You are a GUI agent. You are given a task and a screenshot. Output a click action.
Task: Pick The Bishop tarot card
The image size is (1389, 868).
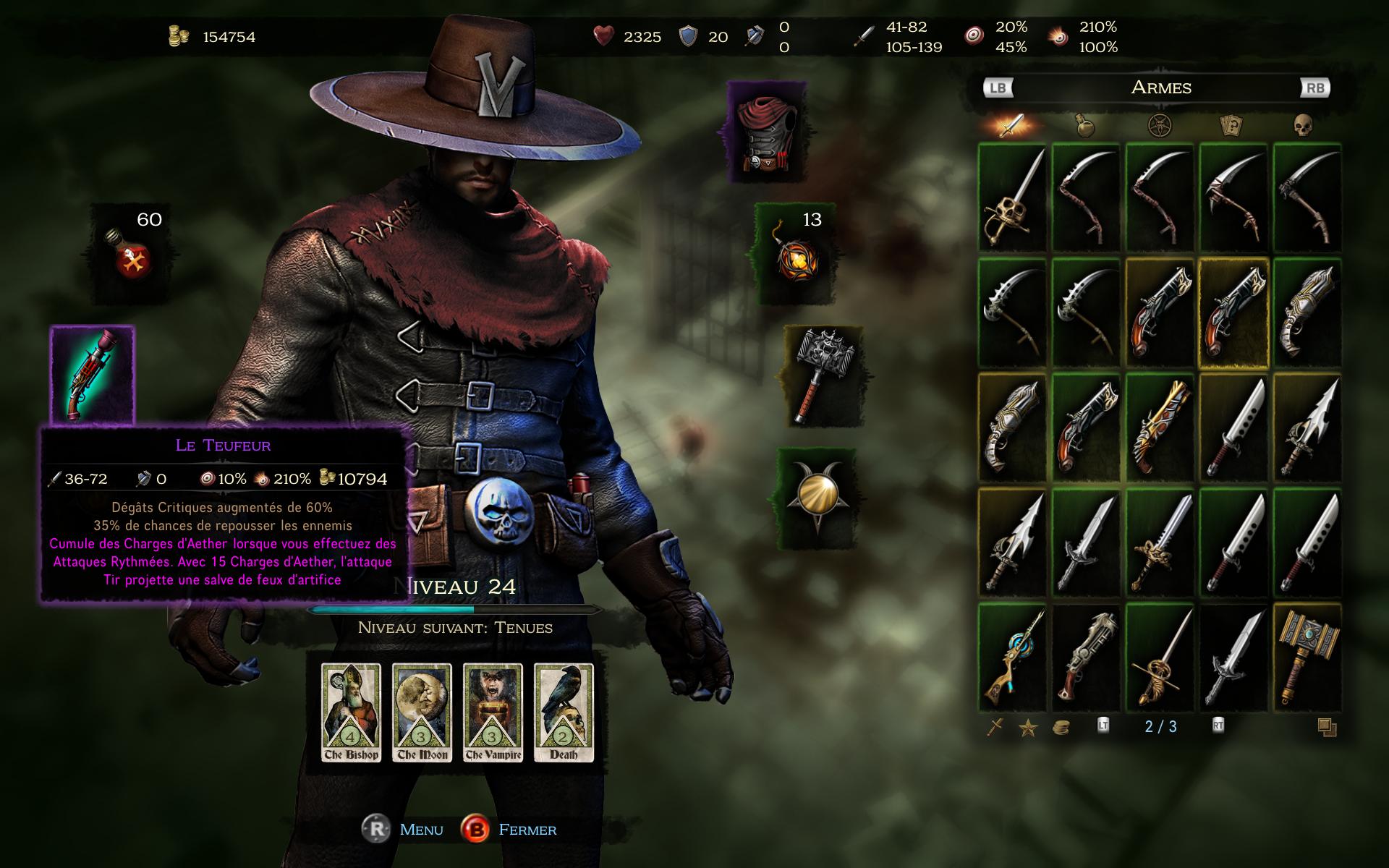pos(351,712)
